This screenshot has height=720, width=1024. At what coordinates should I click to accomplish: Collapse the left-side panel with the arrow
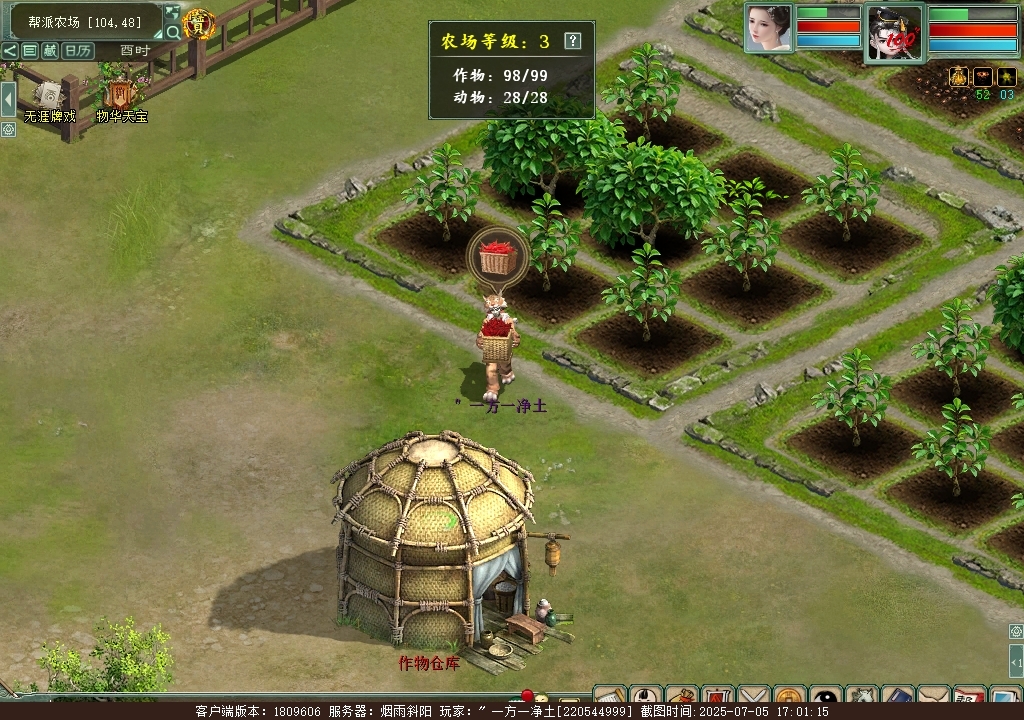8,99
